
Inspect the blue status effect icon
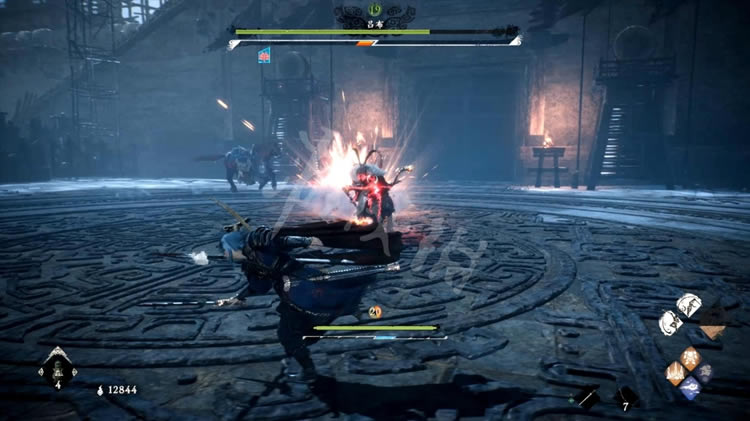coord(265,55)
